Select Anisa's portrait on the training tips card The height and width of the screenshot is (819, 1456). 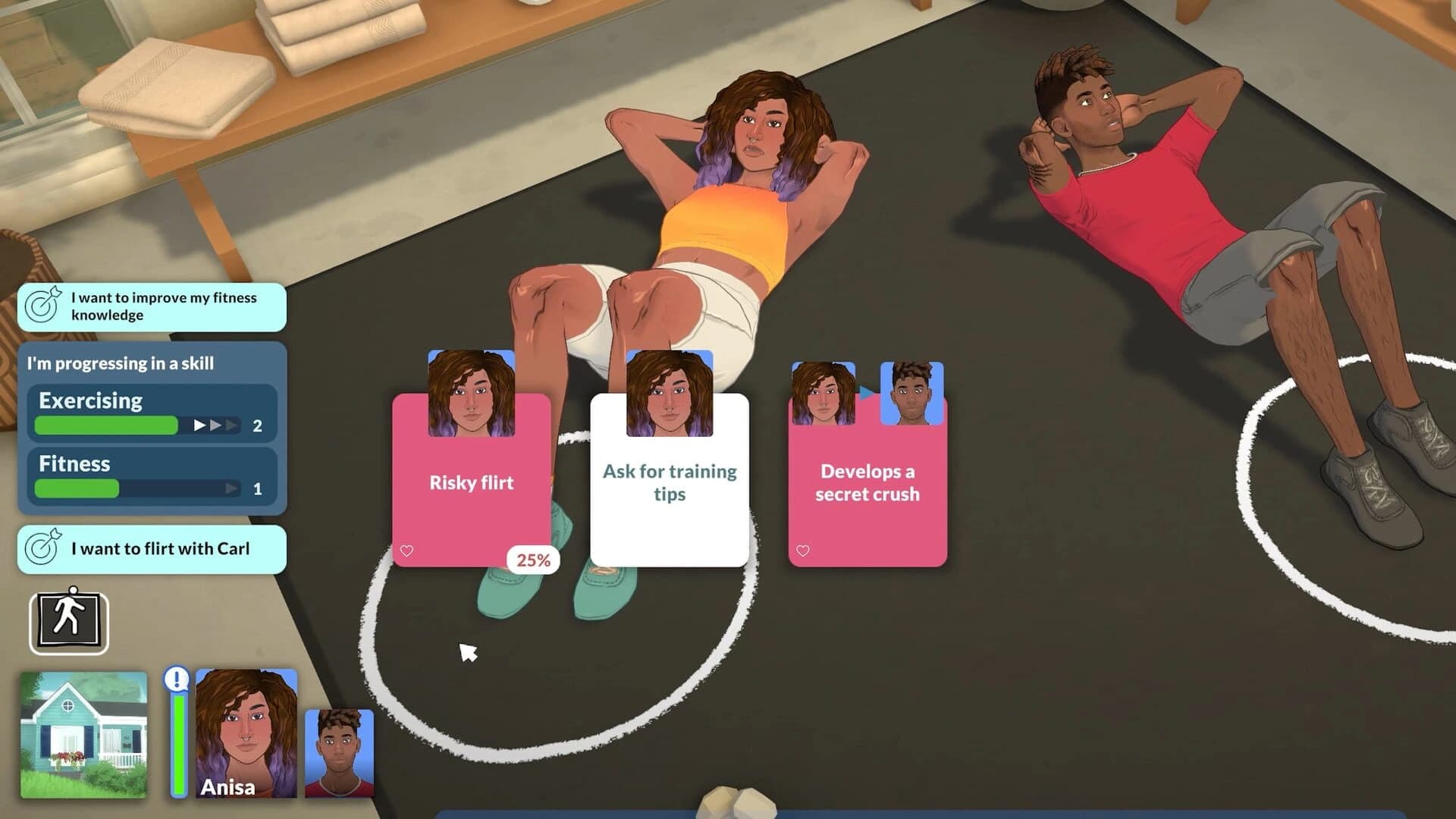click(x=670, y=394)
